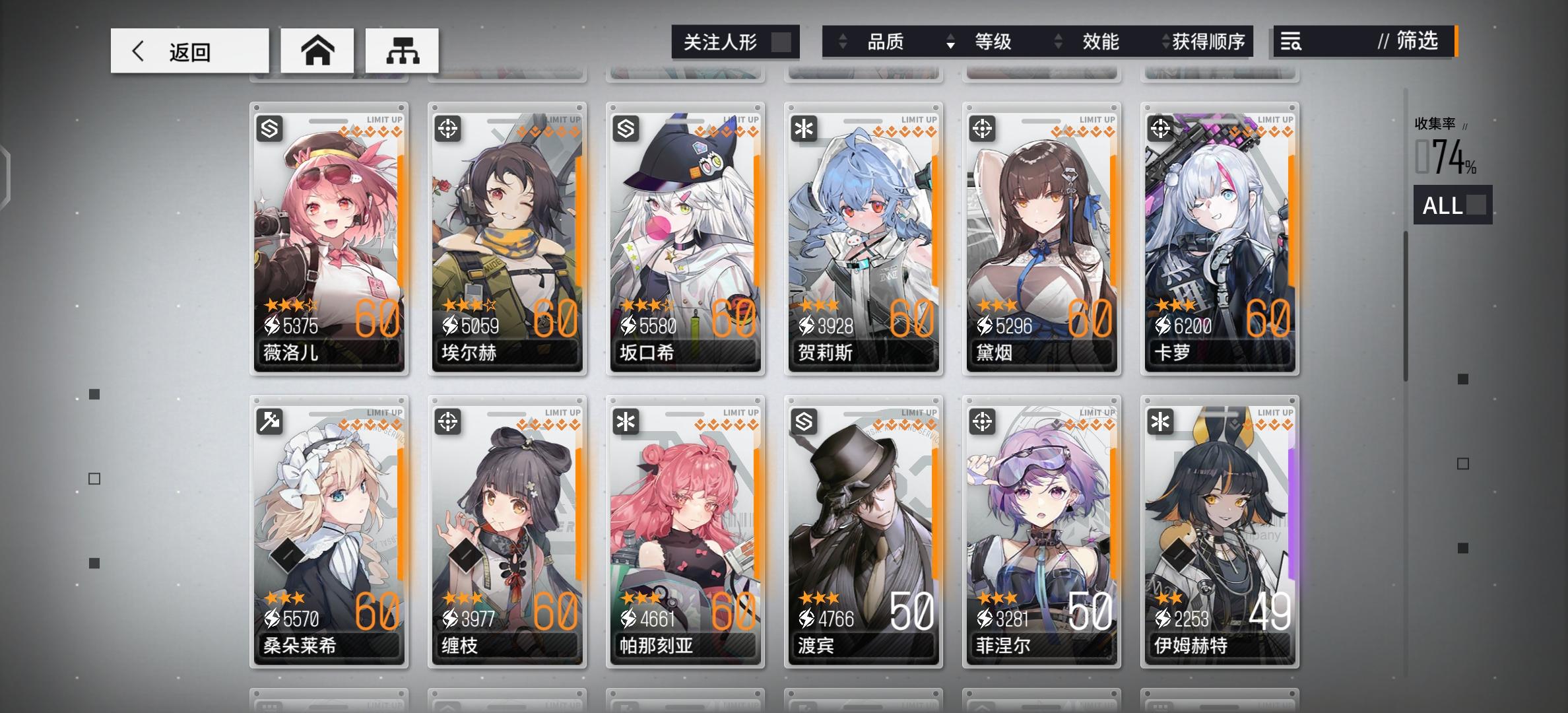Expand the 等级 sorting option
The height and width of the screenshot is (713, 1568).
[x=950, y=42]
